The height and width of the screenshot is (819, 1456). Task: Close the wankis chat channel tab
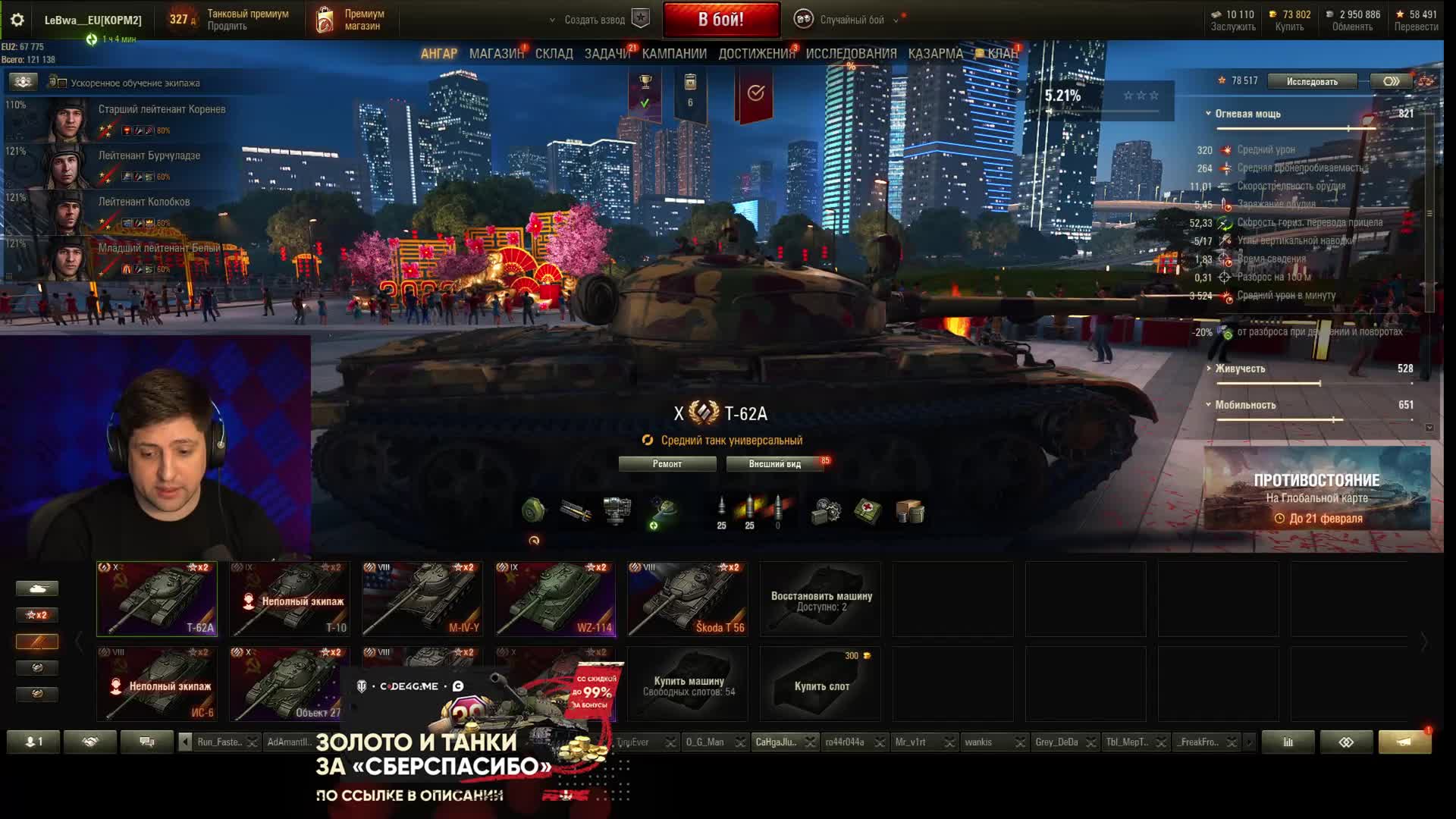coord(1020,742)
